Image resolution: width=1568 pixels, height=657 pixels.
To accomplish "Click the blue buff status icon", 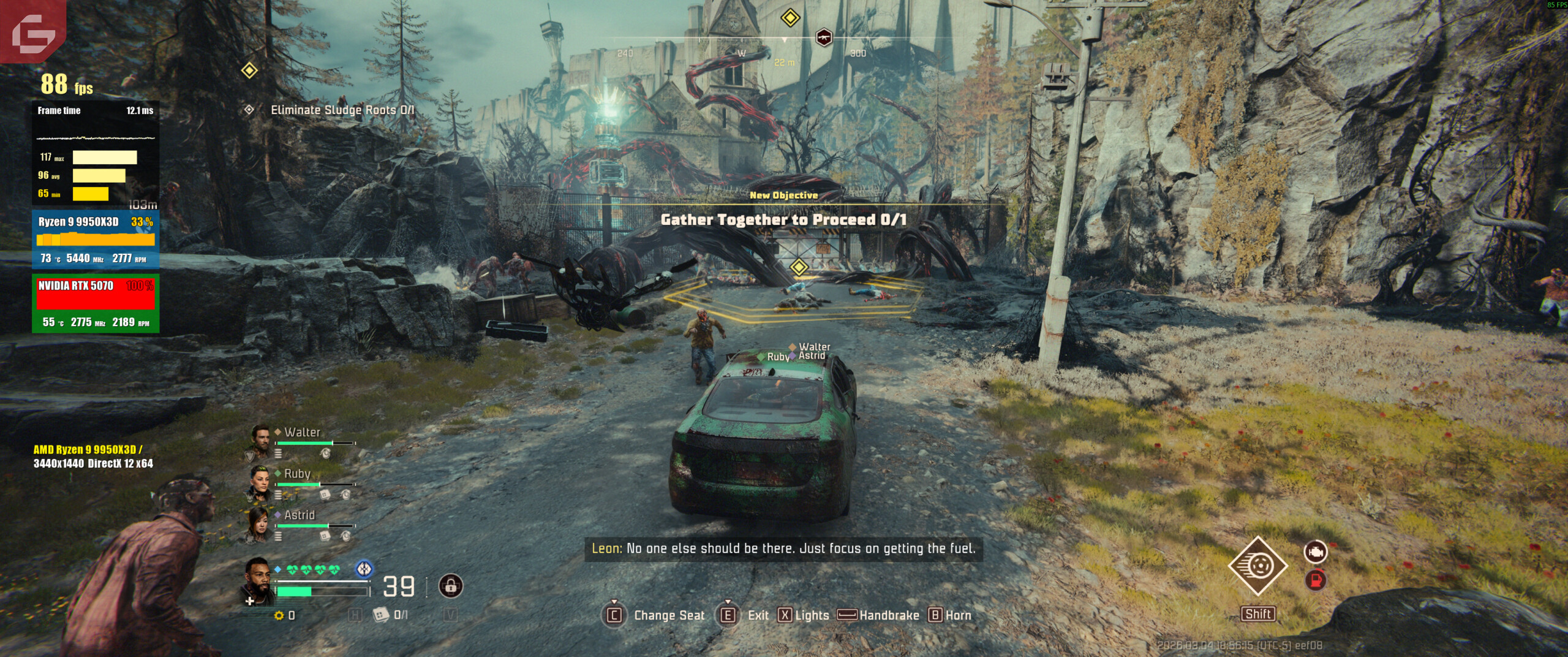I will click(364, 569).
